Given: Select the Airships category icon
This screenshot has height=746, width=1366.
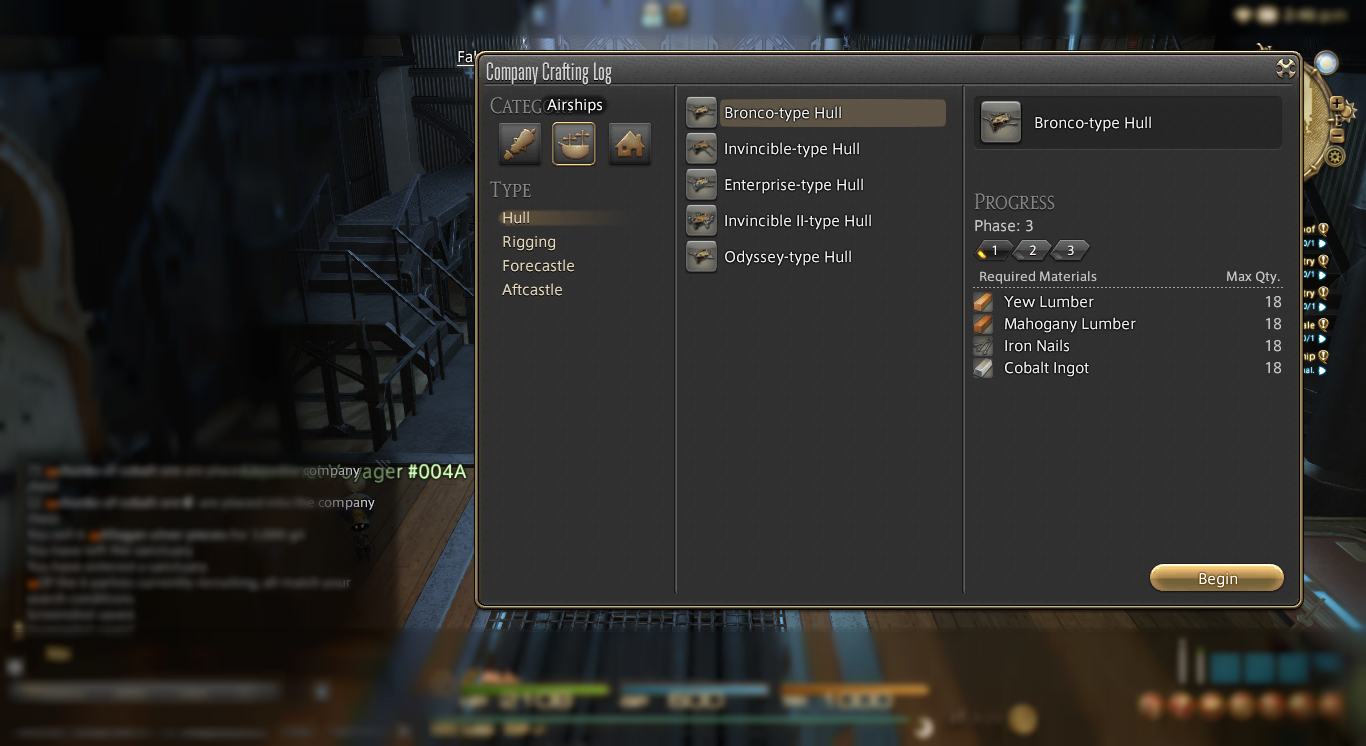Looking at the screenshot, I should coord(574,144).
